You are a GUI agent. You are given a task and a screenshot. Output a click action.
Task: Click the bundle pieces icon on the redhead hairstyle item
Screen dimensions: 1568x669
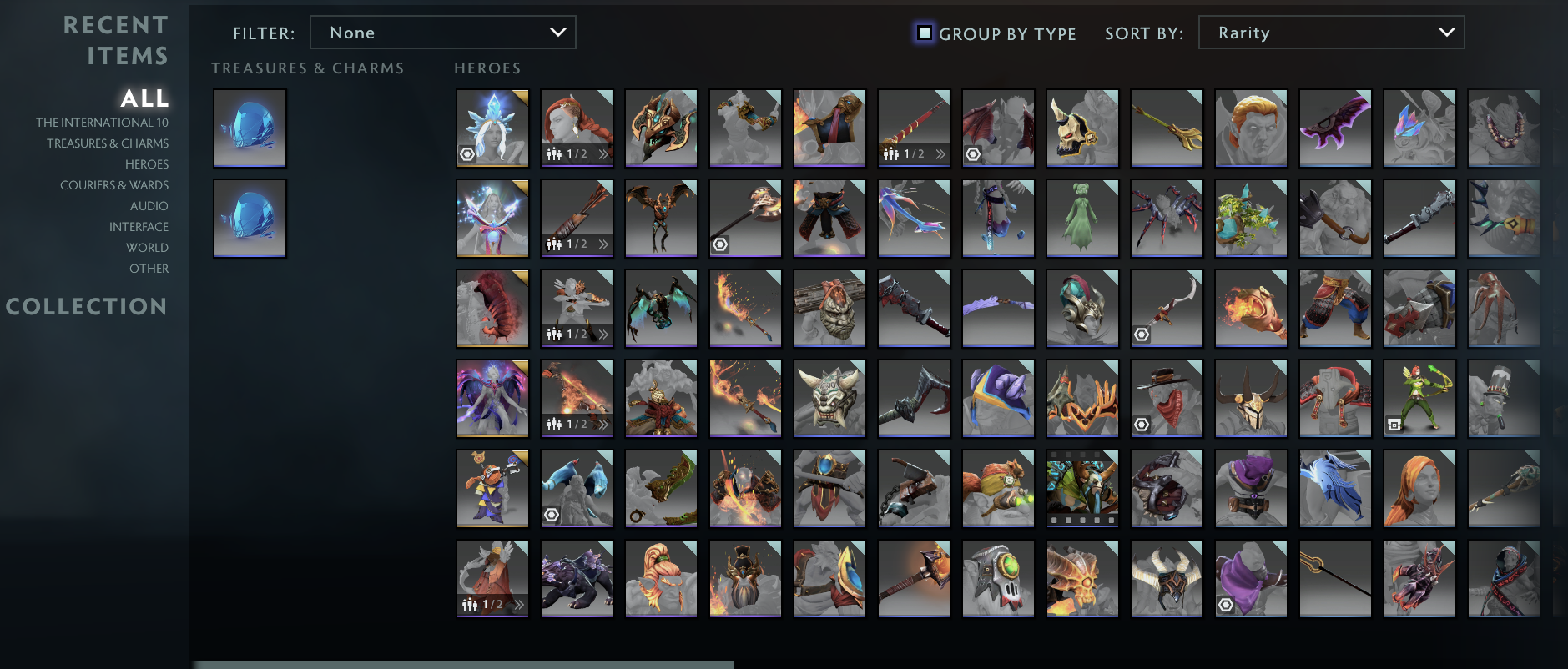pyautogui.click(x=552, y=154)
